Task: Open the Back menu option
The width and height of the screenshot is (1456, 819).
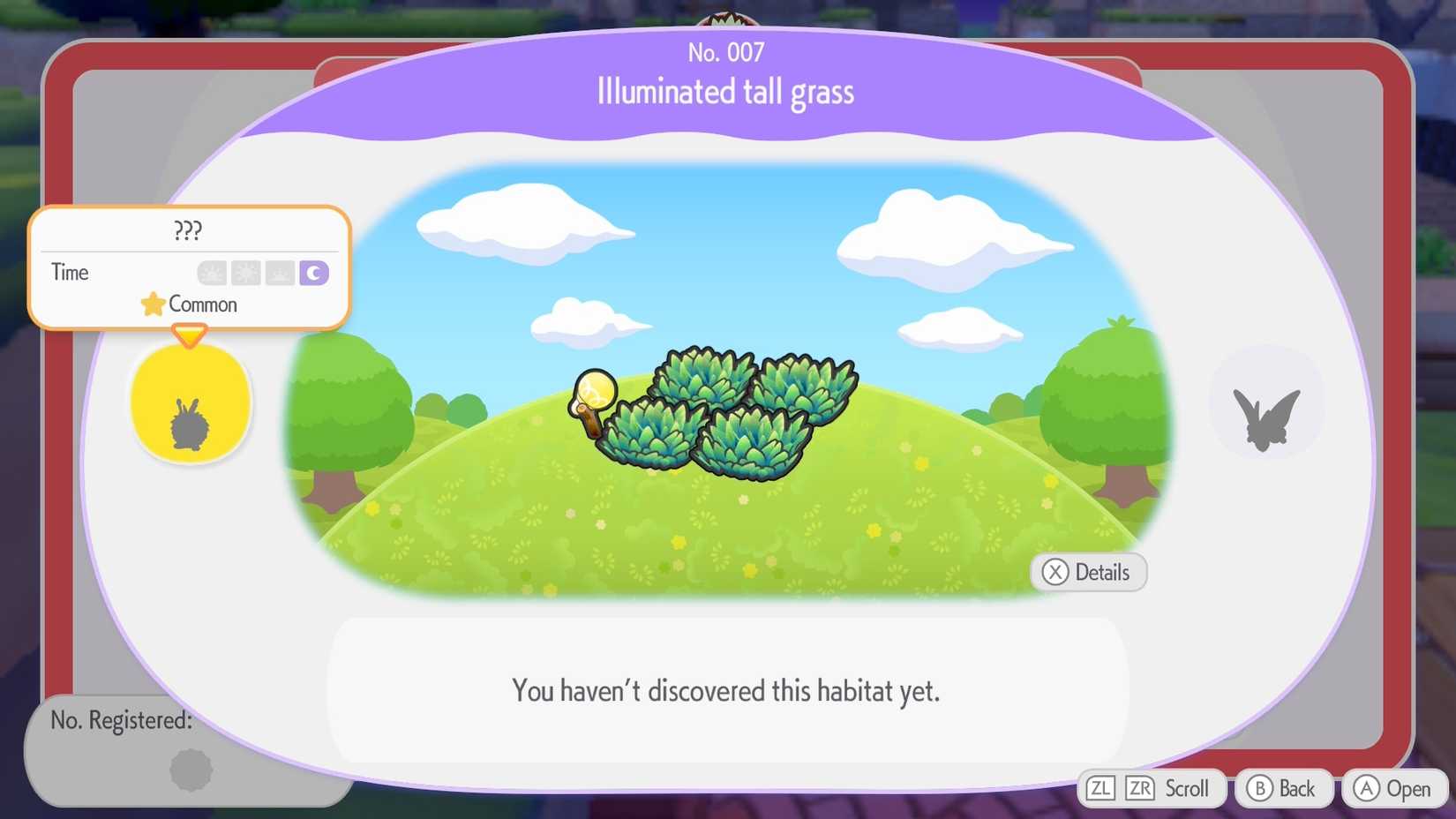Action: pos(1284,788)
